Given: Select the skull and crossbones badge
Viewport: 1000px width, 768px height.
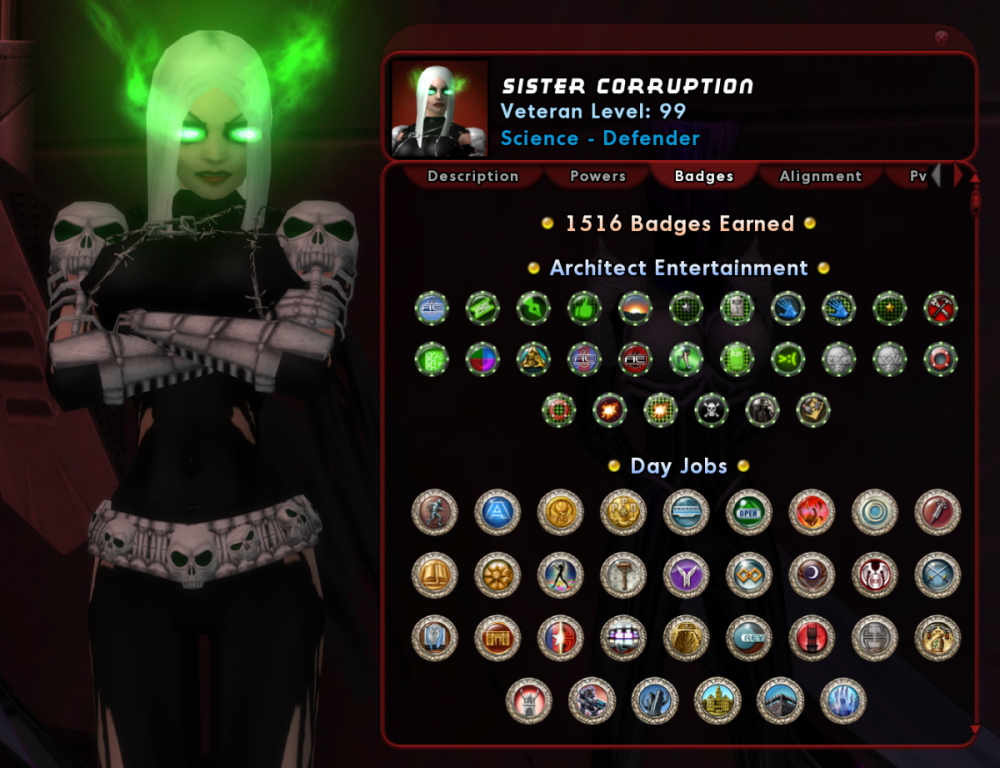Looking at the screenshot, I should 711,409.
